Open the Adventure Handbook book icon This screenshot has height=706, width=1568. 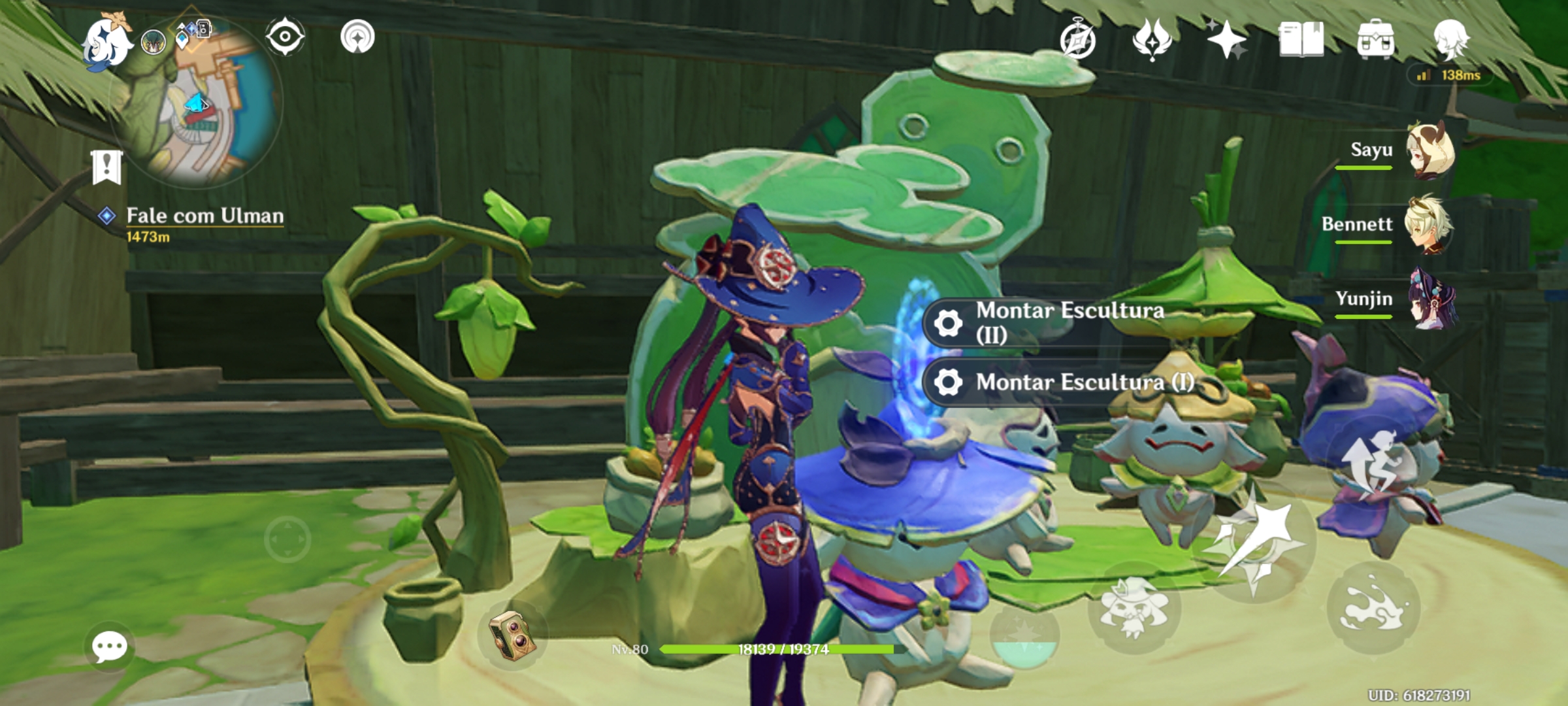click(1302, 41)
